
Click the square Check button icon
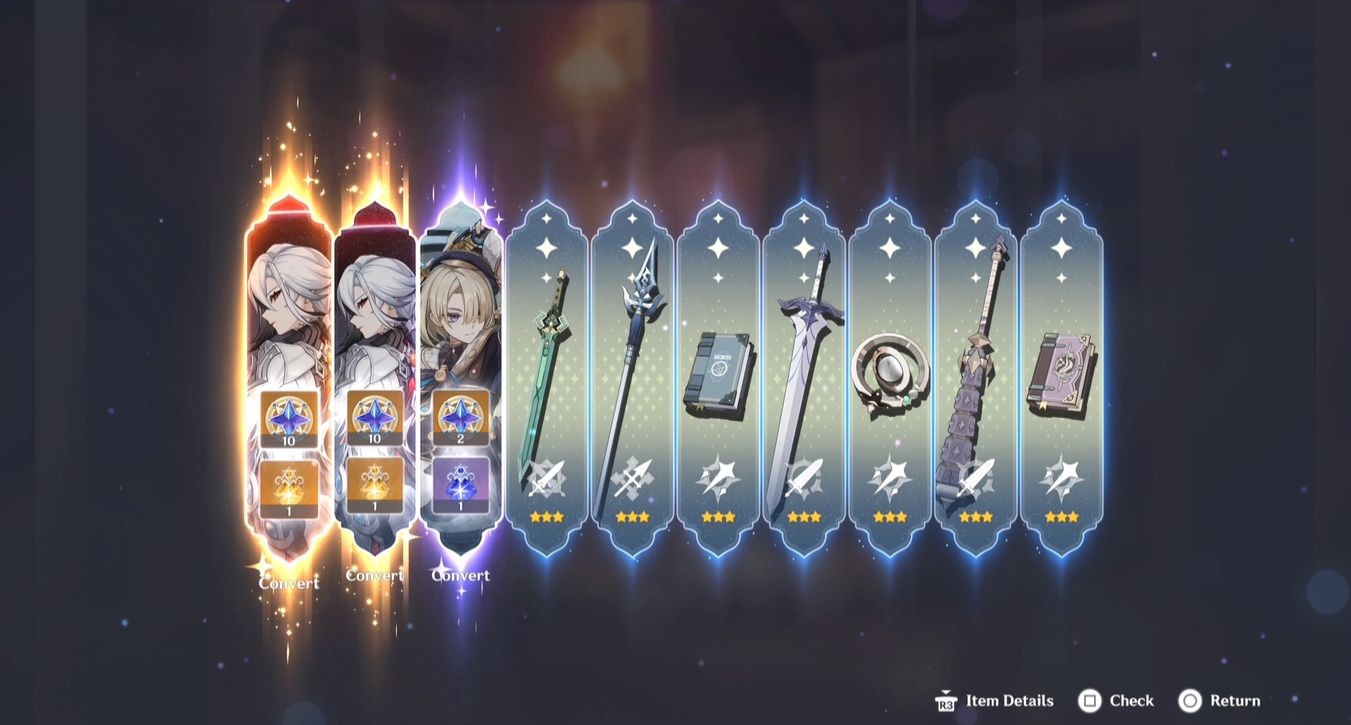pos(1088,701)
